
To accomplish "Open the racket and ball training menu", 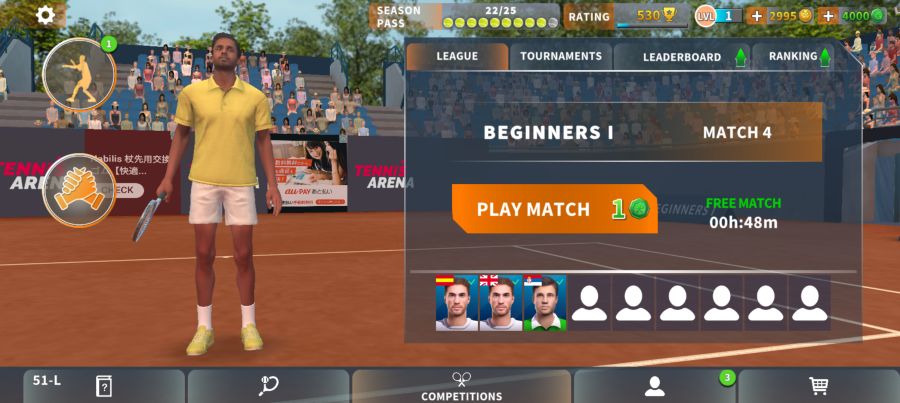I will [x=268, y=386].
